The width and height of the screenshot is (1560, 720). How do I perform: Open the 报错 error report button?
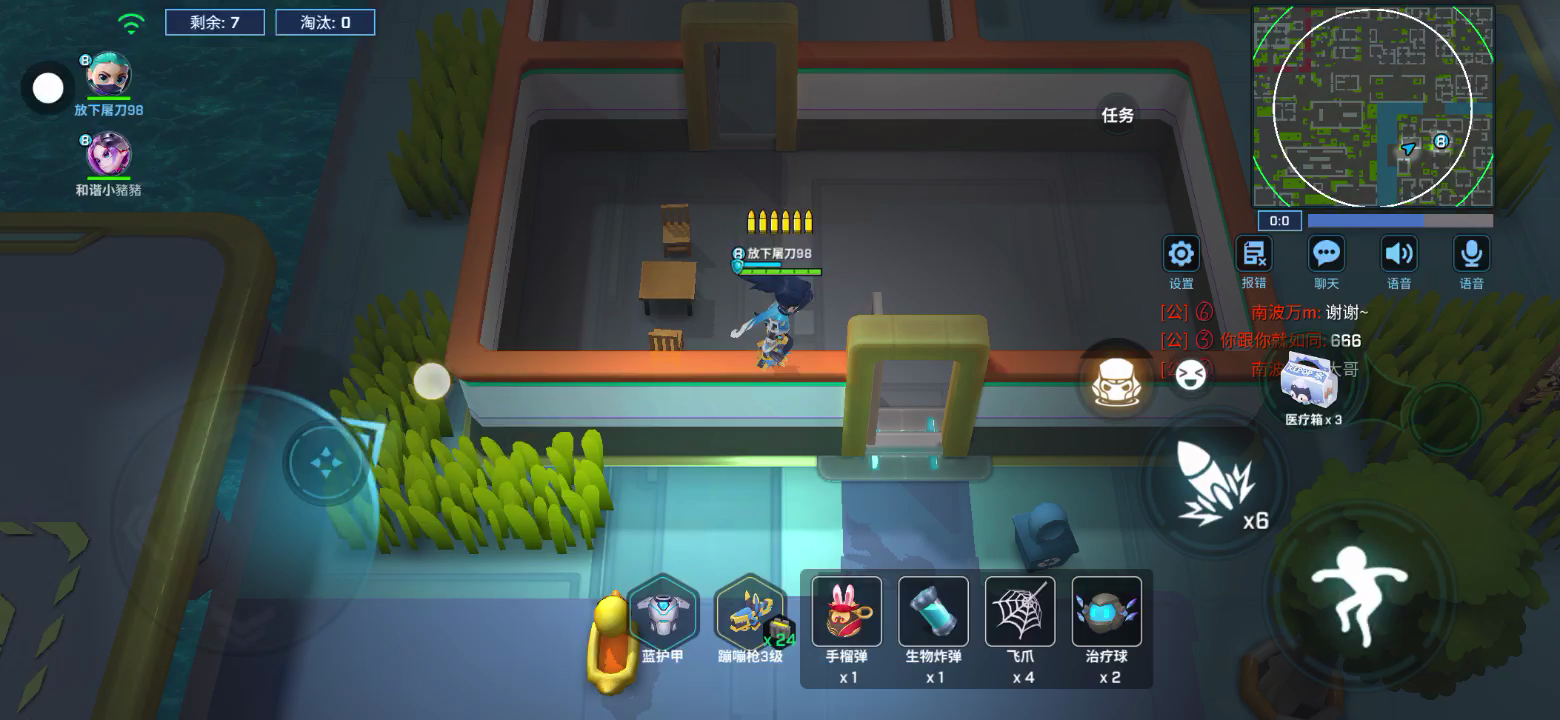pos(1254,255)
